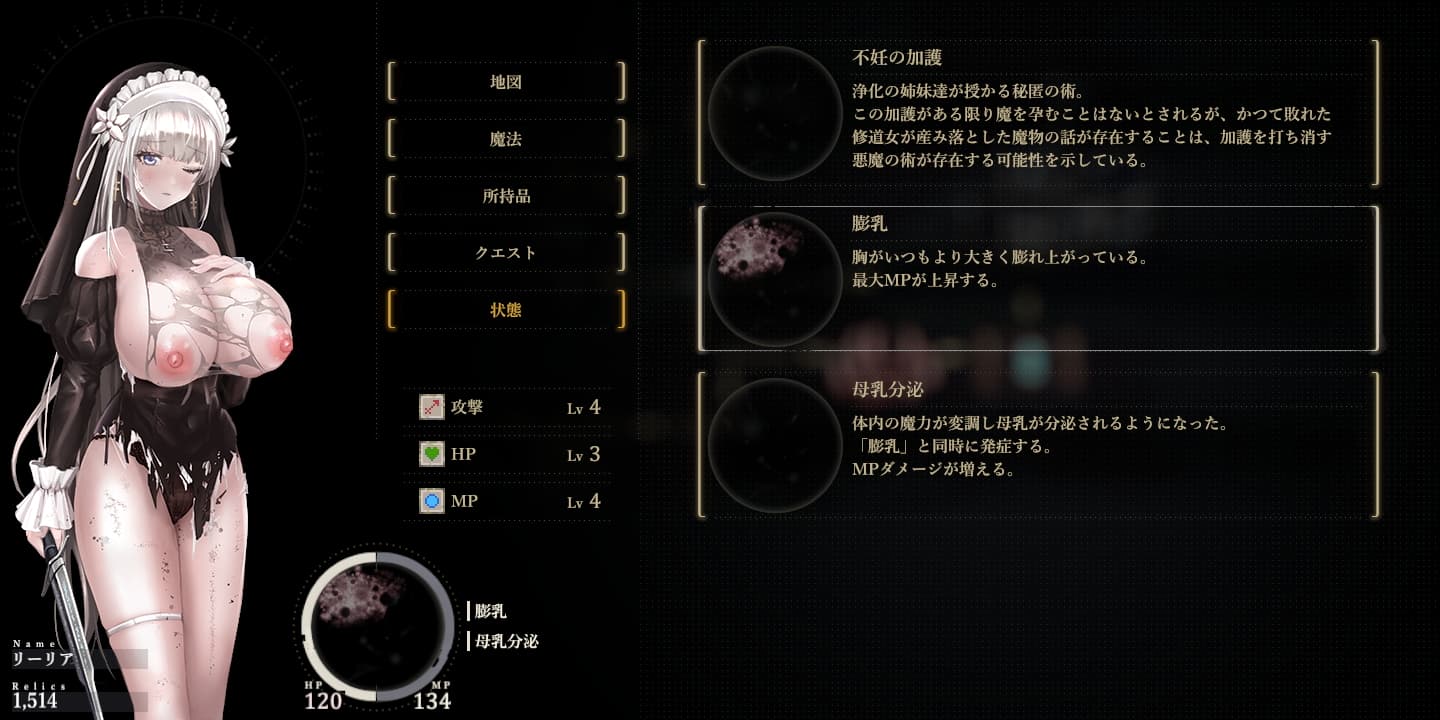Click the blue MP orb icon
The height and width of the screenshot is (720, 1440).
(x=430, y=501)
